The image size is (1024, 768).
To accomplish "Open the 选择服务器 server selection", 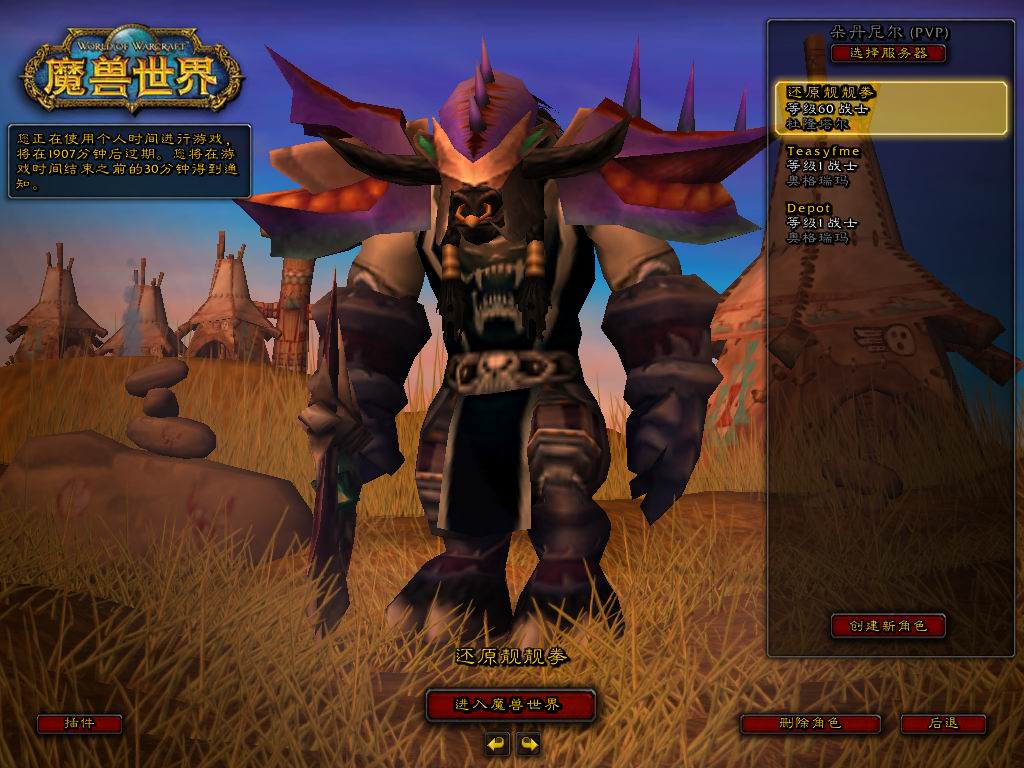I will click(887, 53).
